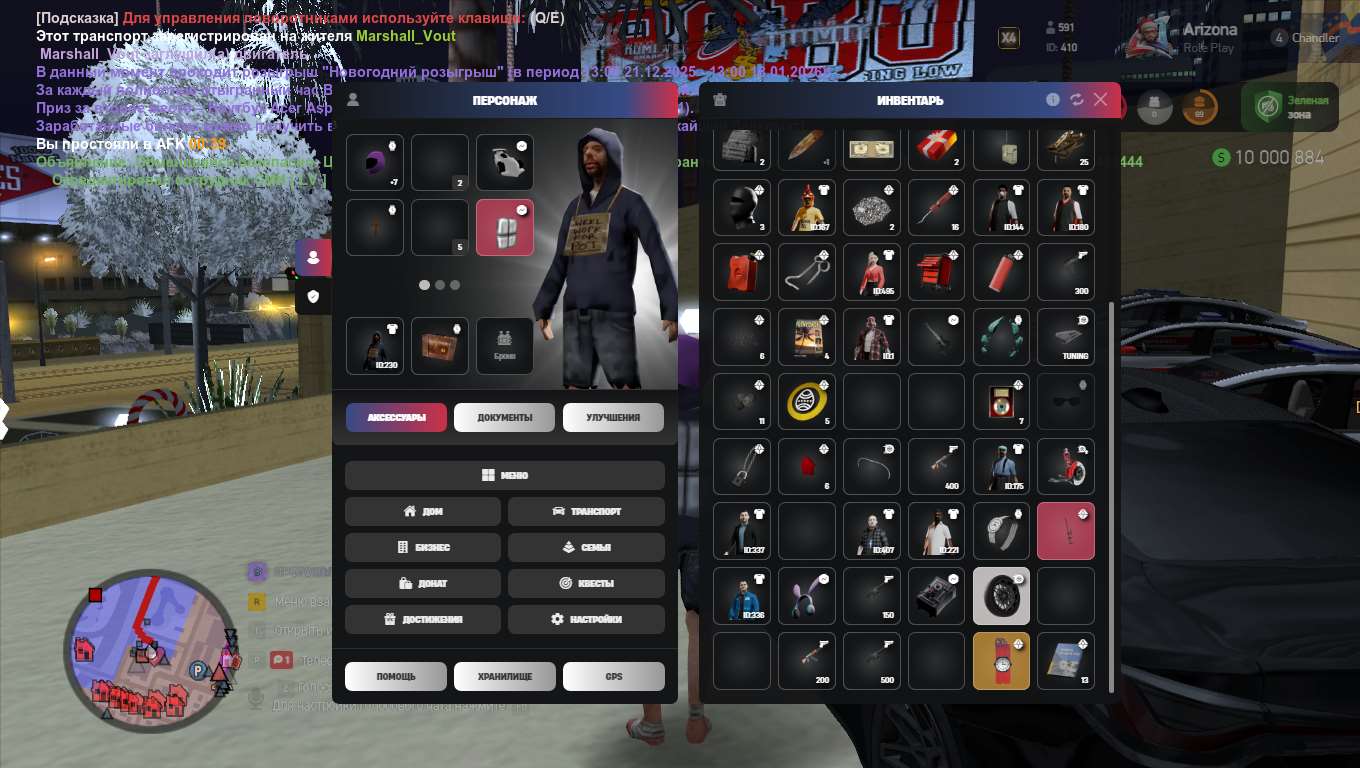Open the Броня armor slot
The image size is (1360, 768).
(x=504, y=345)
